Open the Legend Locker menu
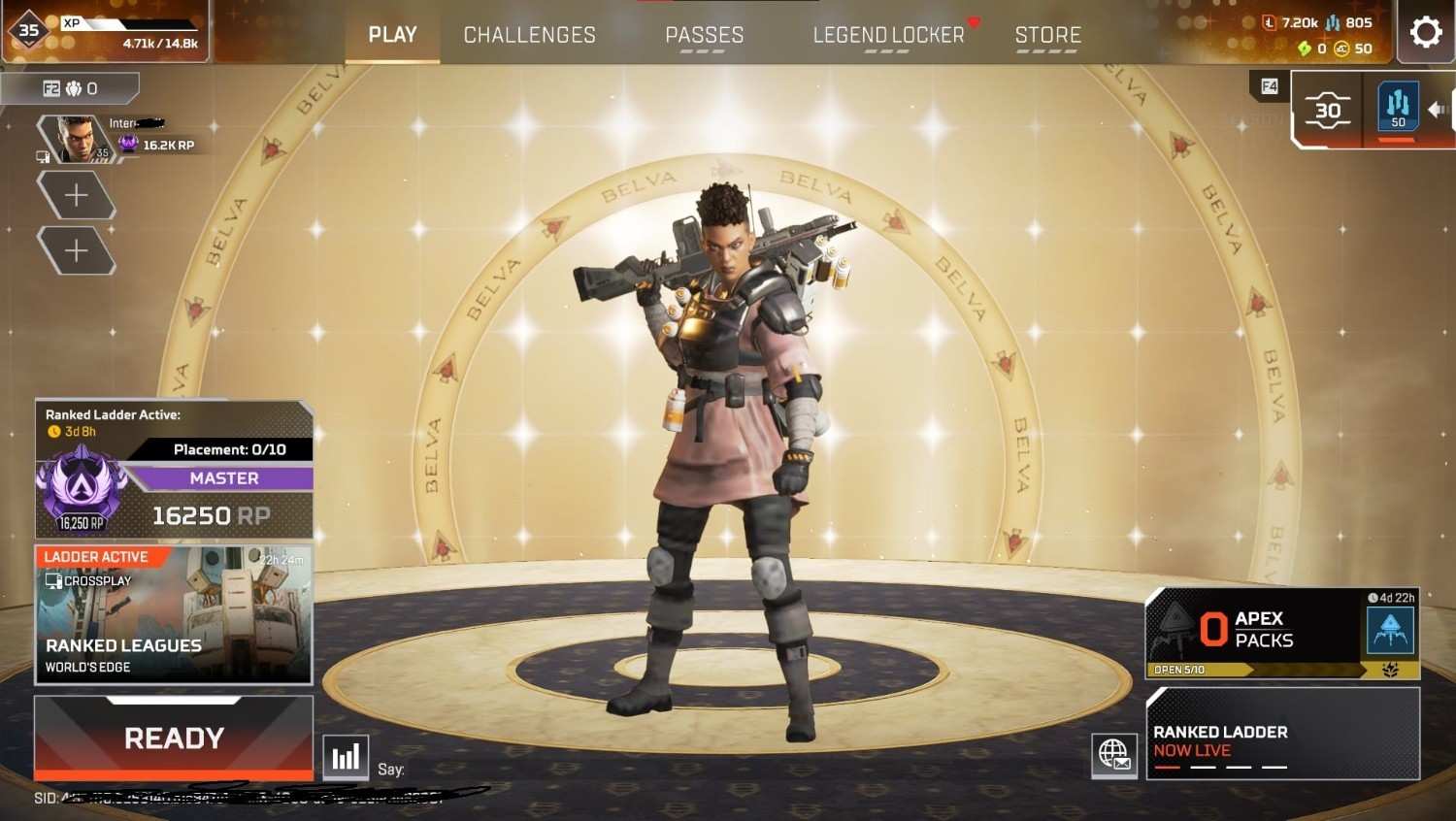The width and height of the screenshot is (1456, 821). [x=886, y=34]
